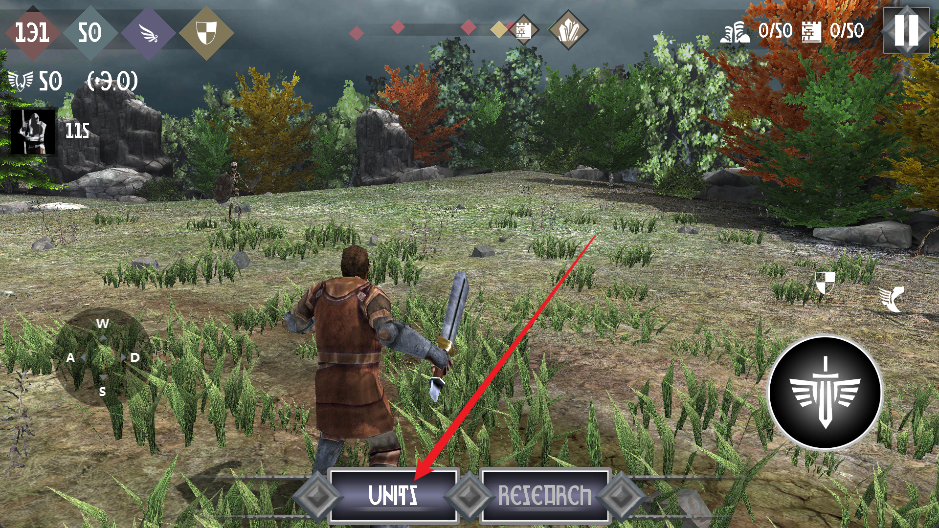Open the Research panel

(545, 495)
